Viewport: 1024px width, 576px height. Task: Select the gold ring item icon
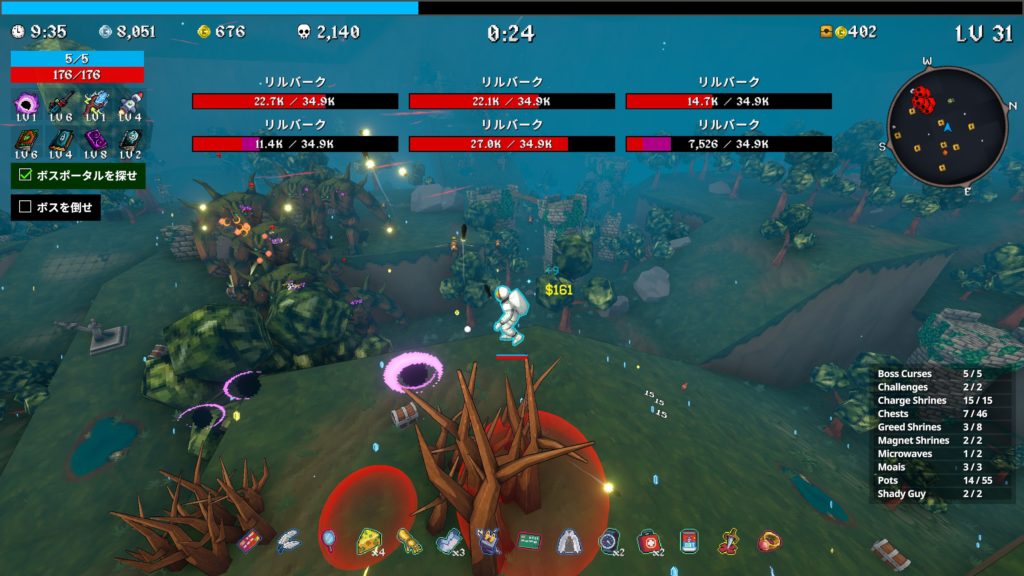coord(768,541)
